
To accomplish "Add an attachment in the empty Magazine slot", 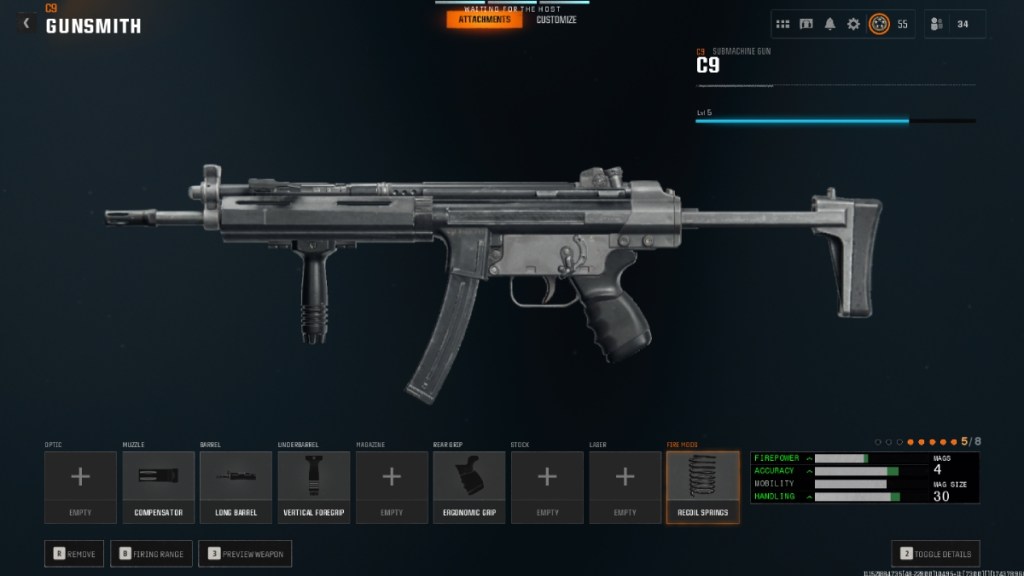I will [392, 487].
